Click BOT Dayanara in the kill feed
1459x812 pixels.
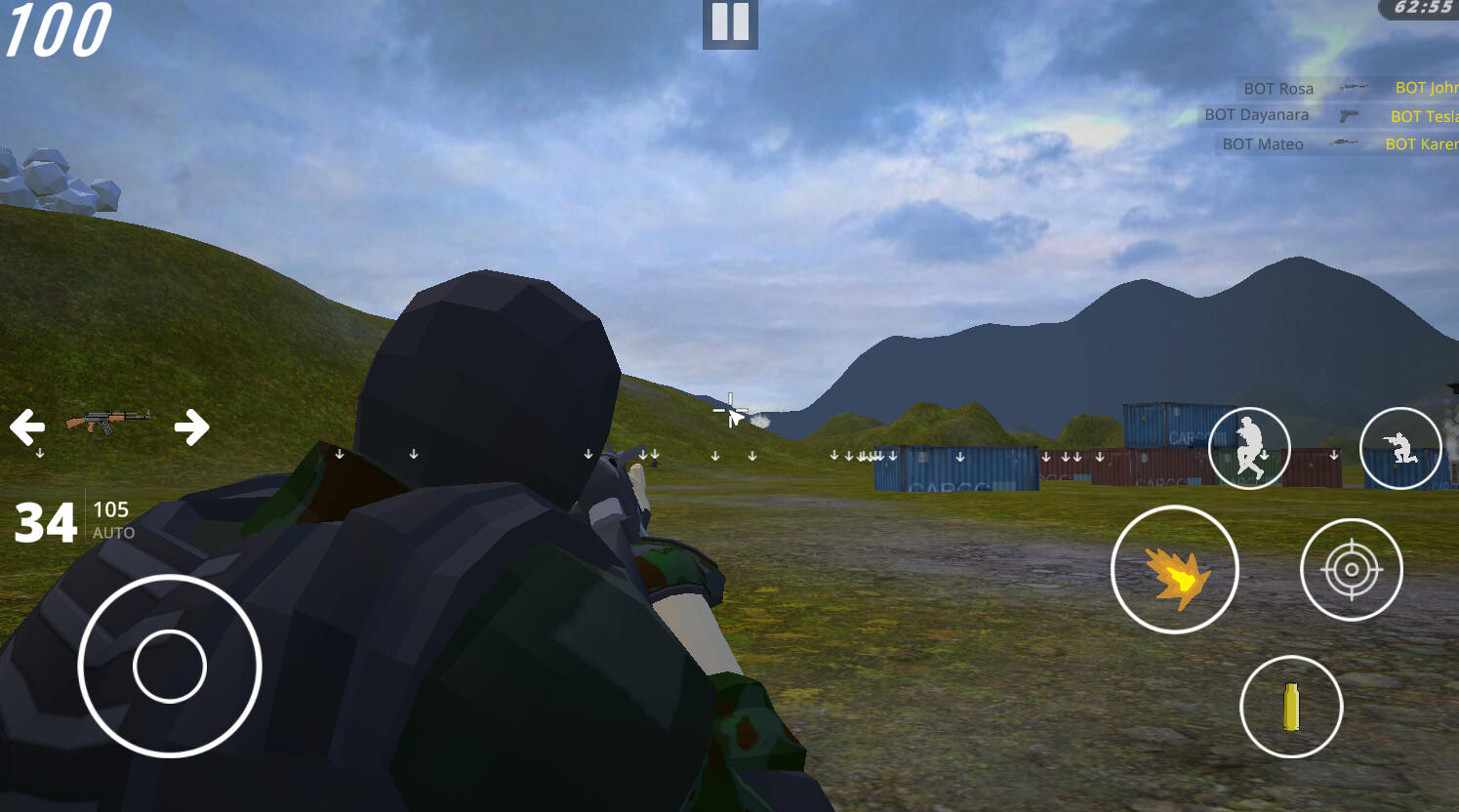(x=1255, y=114)
